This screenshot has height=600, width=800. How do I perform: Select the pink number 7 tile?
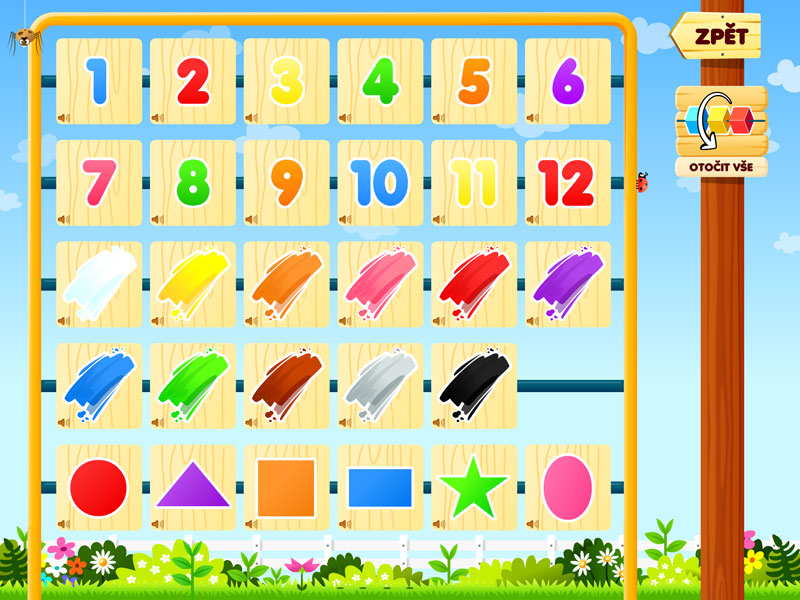(98, 183)
